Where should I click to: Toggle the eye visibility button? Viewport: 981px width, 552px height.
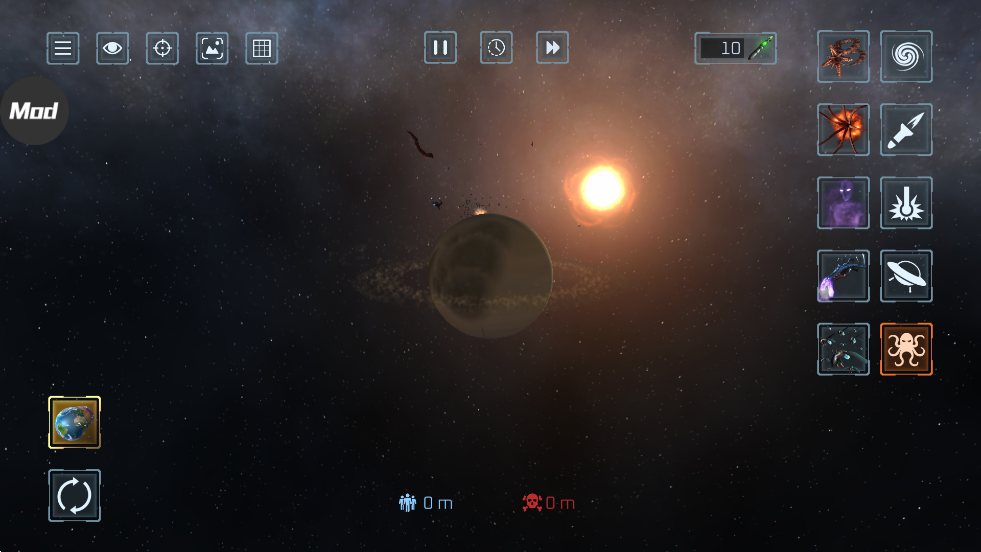[113, 48]
